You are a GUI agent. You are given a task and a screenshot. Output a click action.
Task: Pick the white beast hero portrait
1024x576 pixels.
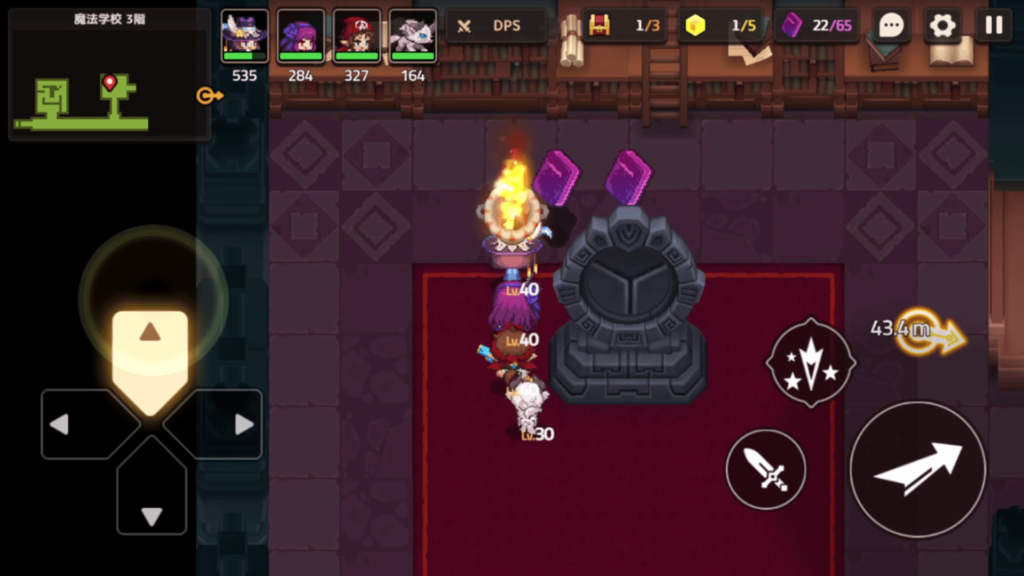tap(412, 37)
